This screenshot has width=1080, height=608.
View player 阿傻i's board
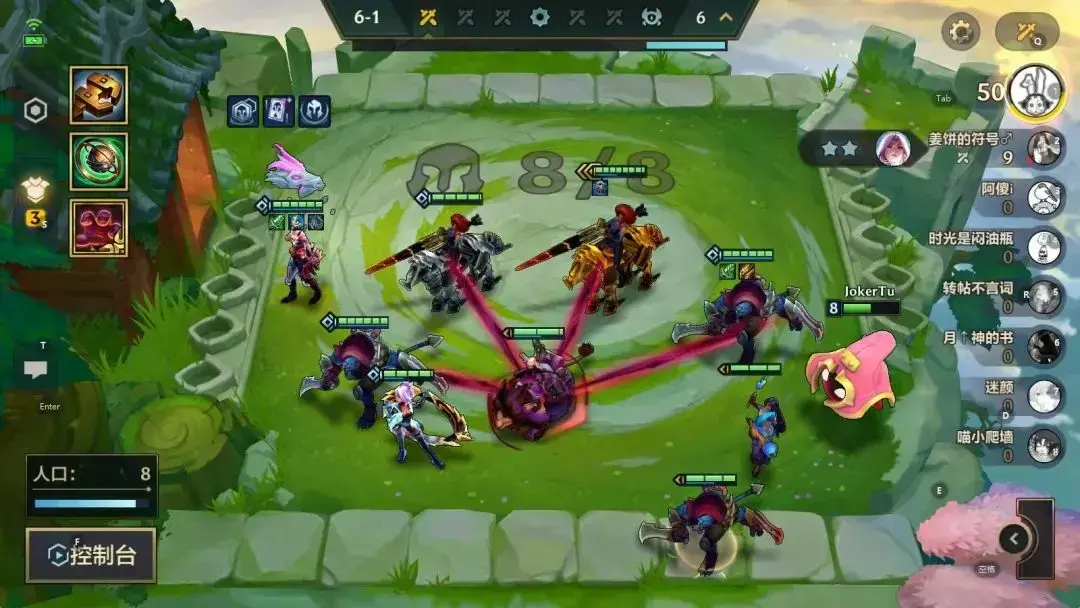coord(1044,196)
